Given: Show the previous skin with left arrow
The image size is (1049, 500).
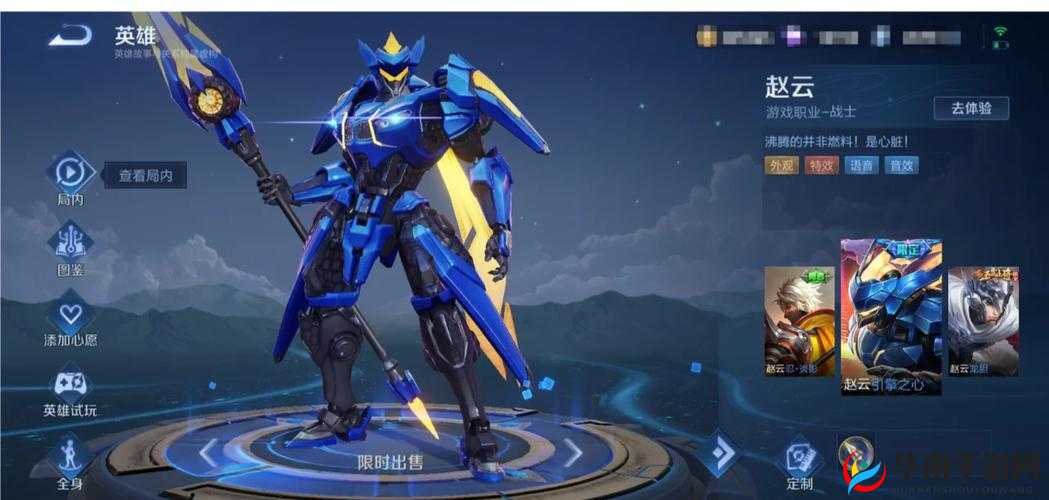Looking at the screenshot, I should click(209, 453).
